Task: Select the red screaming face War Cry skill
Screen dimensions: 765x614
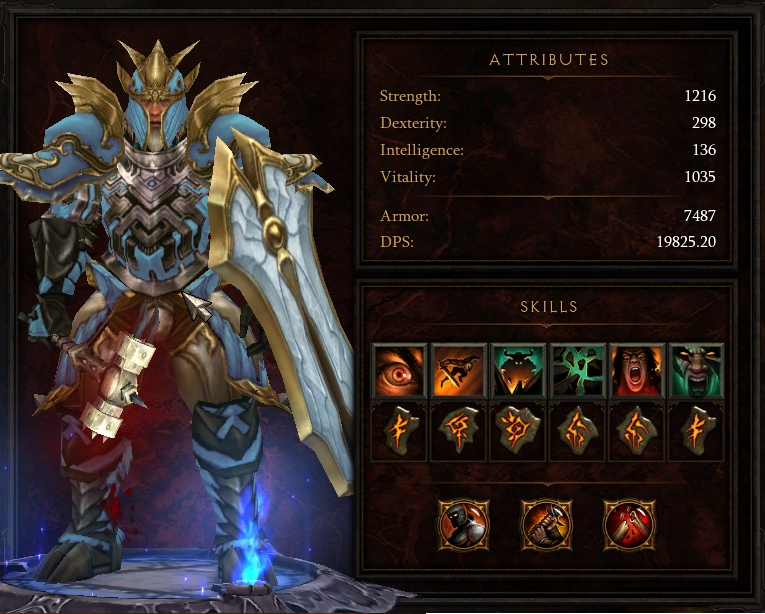Action: click(638, 370)
